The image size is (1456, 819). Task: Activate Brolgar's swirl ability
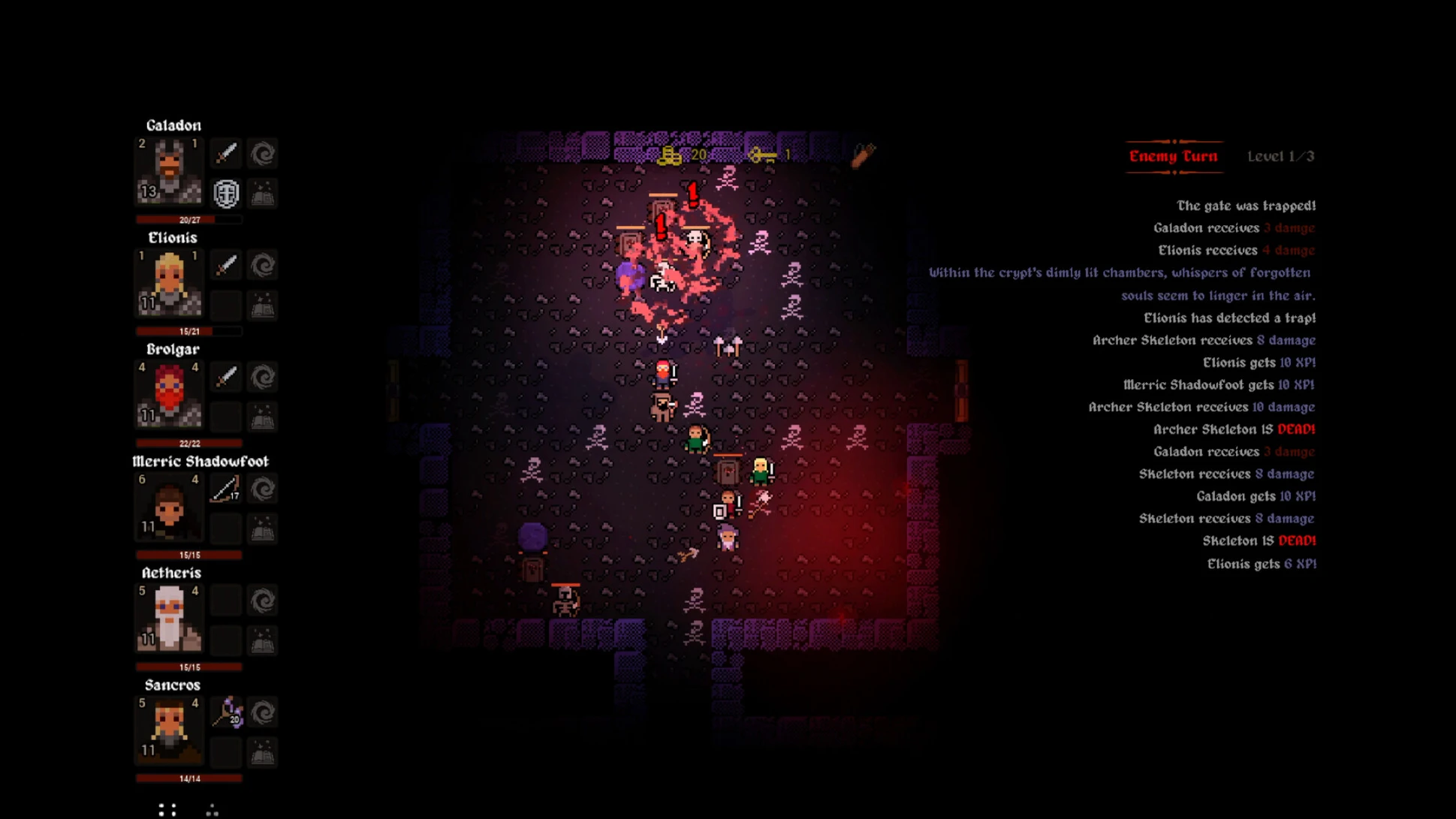point(263,377)
